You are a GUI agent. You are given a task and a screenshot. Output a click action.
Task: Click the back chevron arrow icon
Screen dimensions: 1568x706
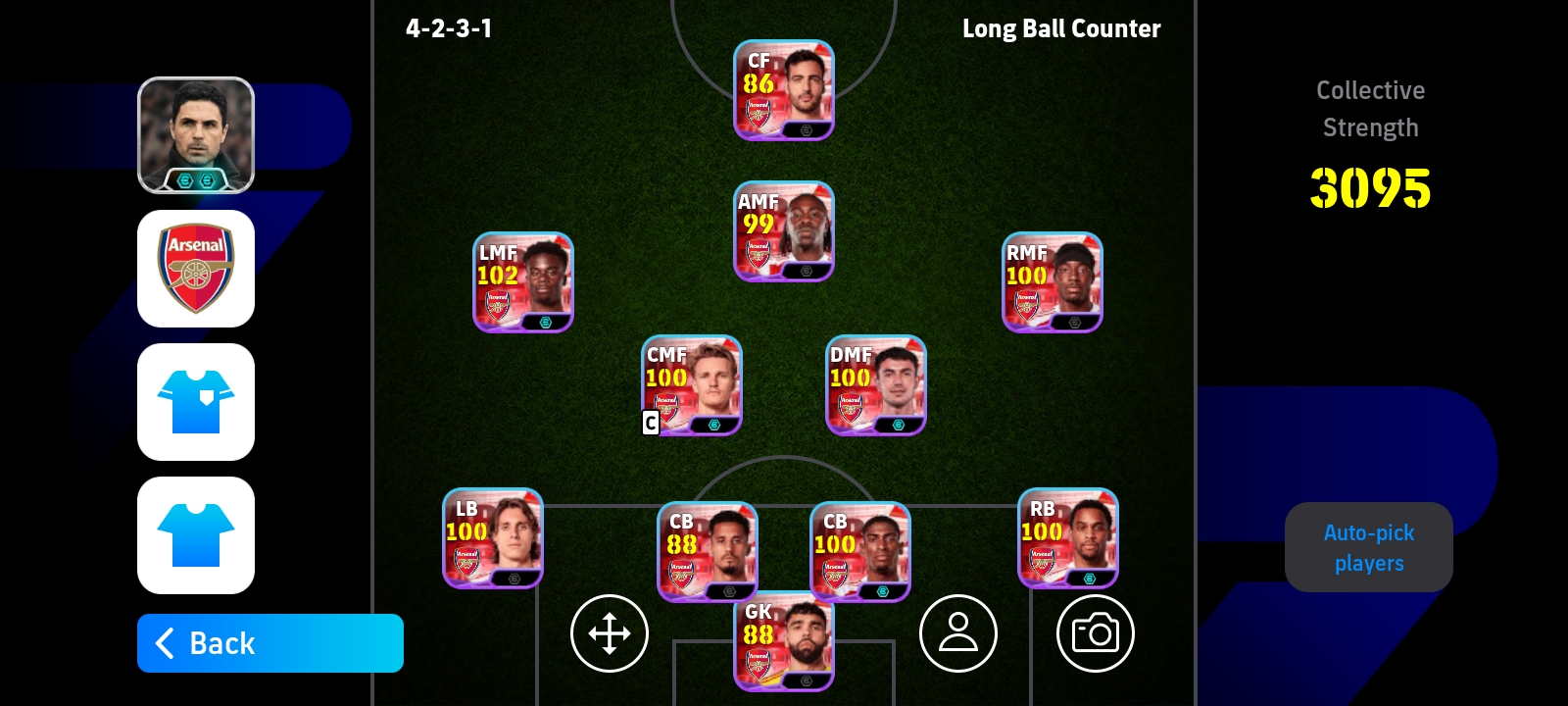coord(165,643)
